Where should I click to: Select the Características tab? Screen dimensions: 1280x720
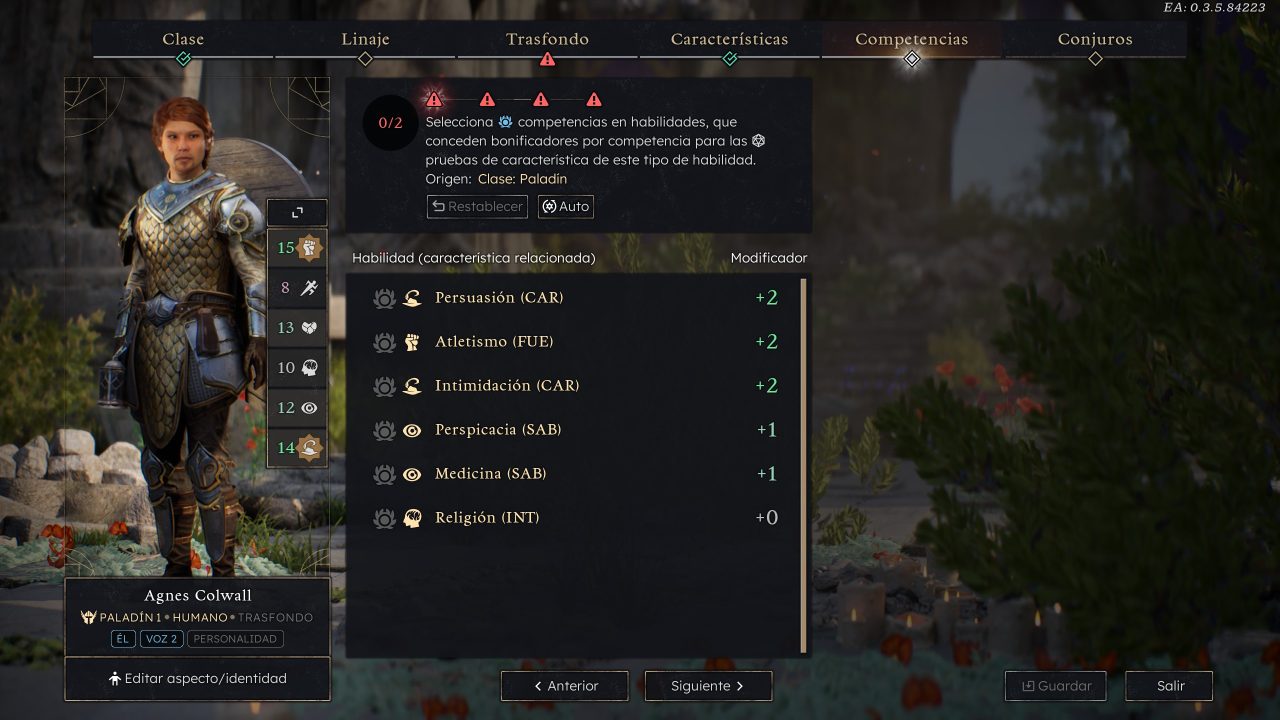[729, 40]
